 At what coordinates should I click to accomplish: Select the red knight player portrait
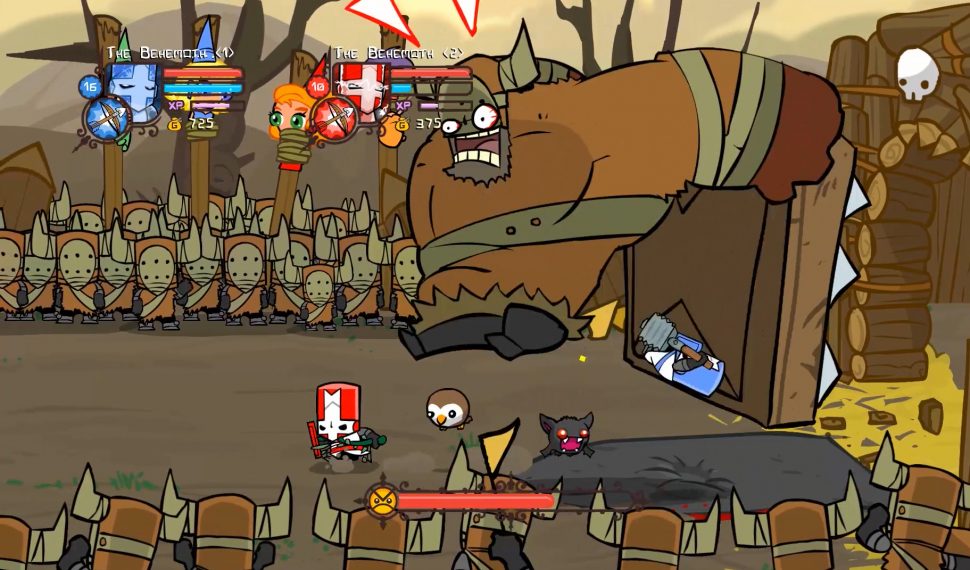356,86
